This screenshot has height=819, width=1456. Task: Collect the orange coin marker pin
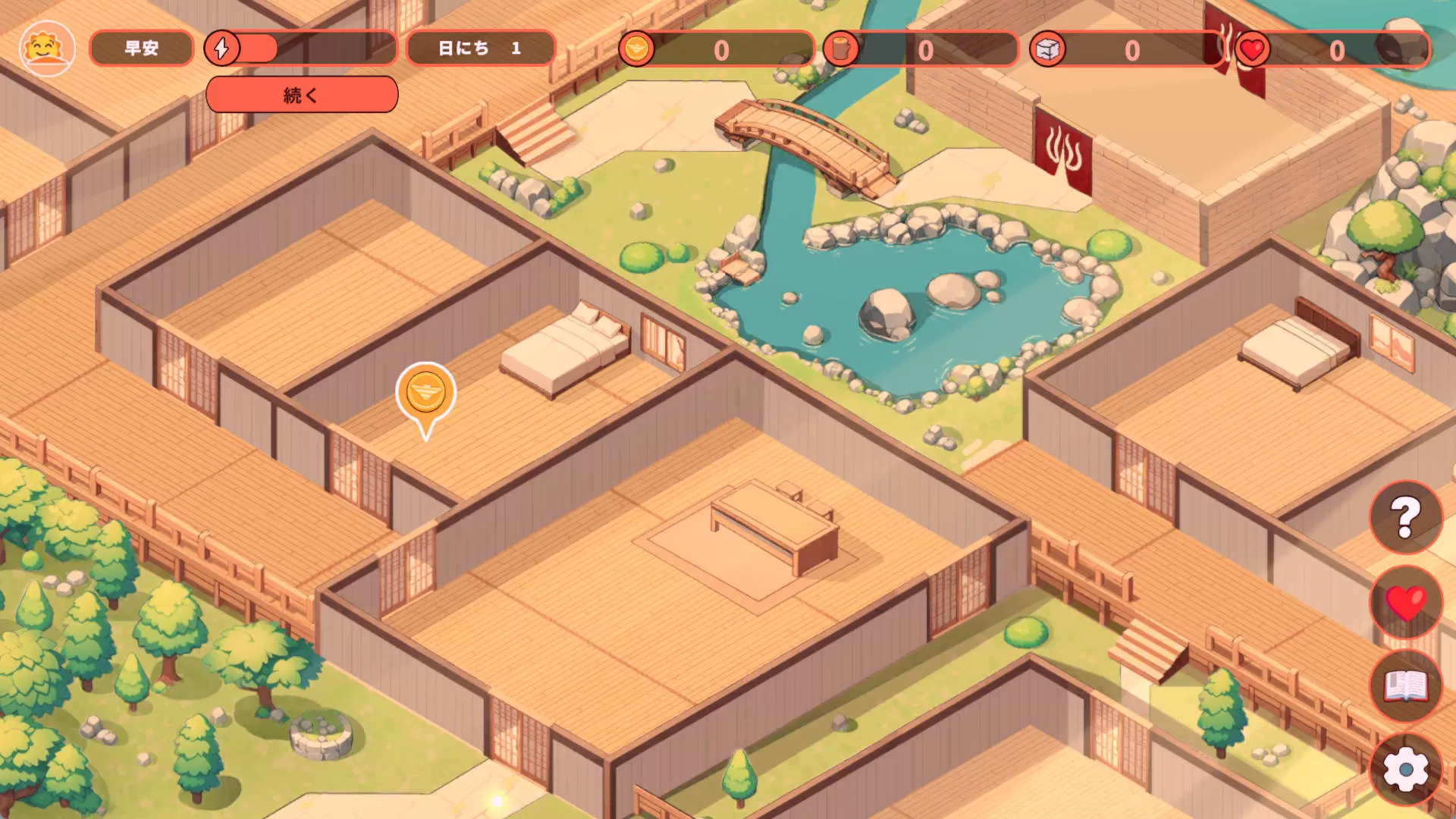[x=425, y=394]
